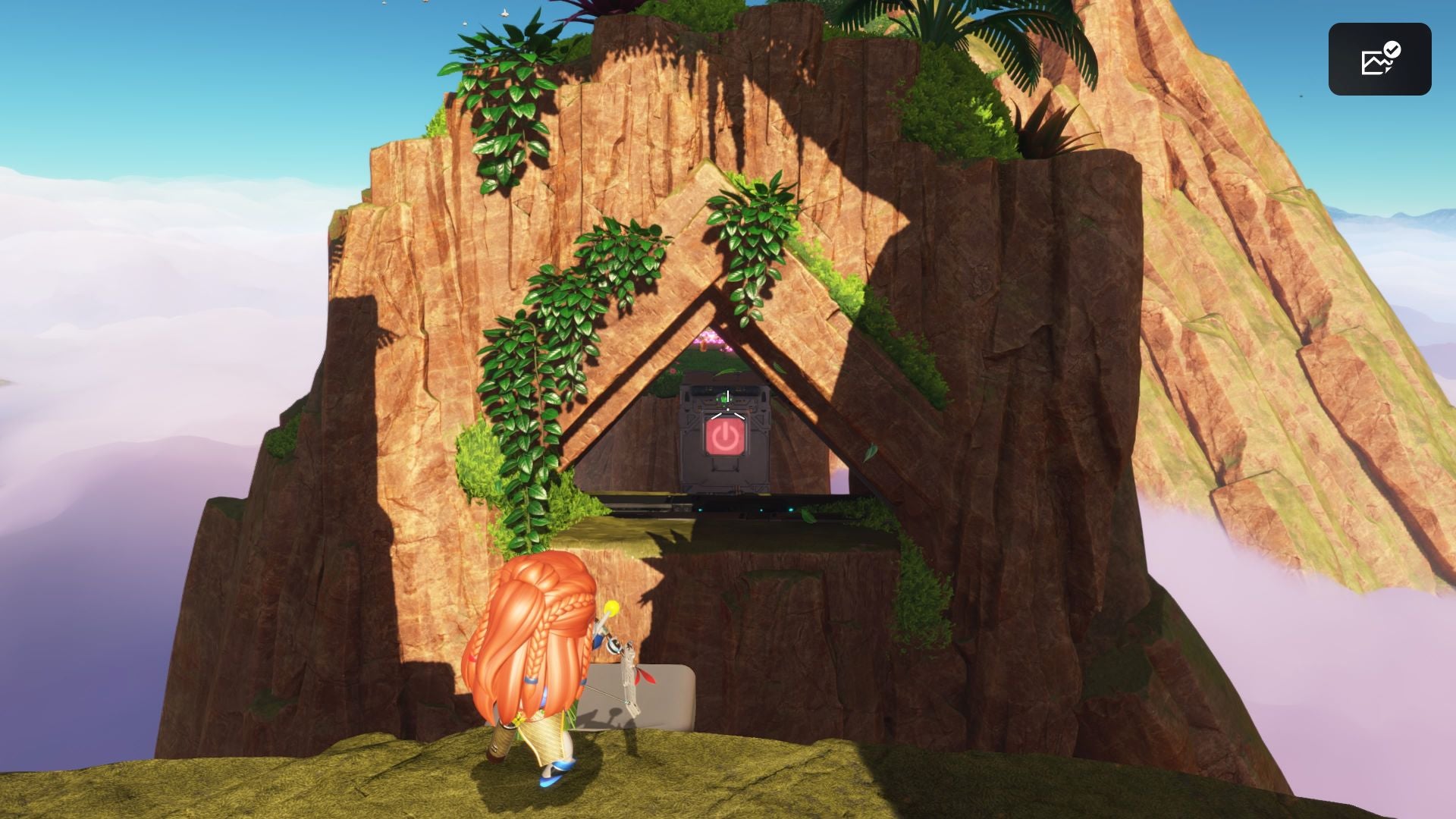Screen dimensions: 1456x819
Task: Click the yellow-tipped arrow in the quiver
Action: pyautogui.click(x=613, y=606)
